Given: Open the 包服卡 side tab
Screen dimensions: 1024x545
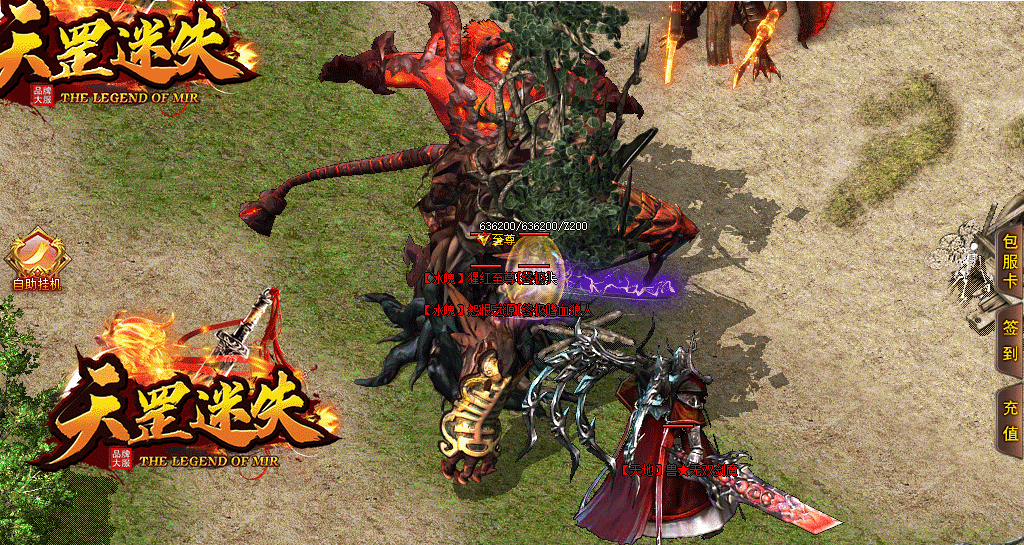Looking at the screenshot, I should click(x=1010, y=262).
